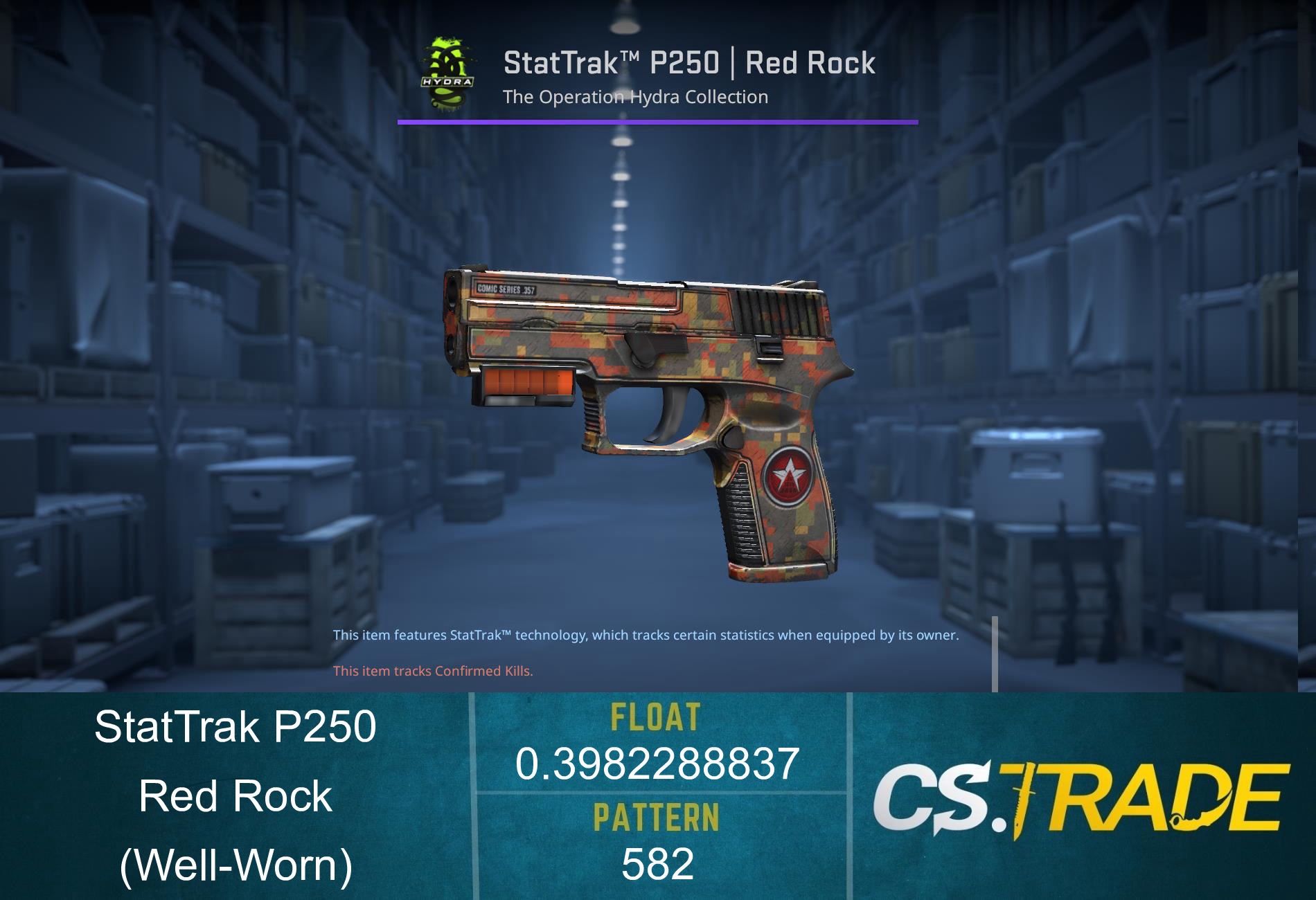This screenshot has width=1316, height=900.
Task: Click the Operation Hydra collection badge
Action: tap(446, 71)
